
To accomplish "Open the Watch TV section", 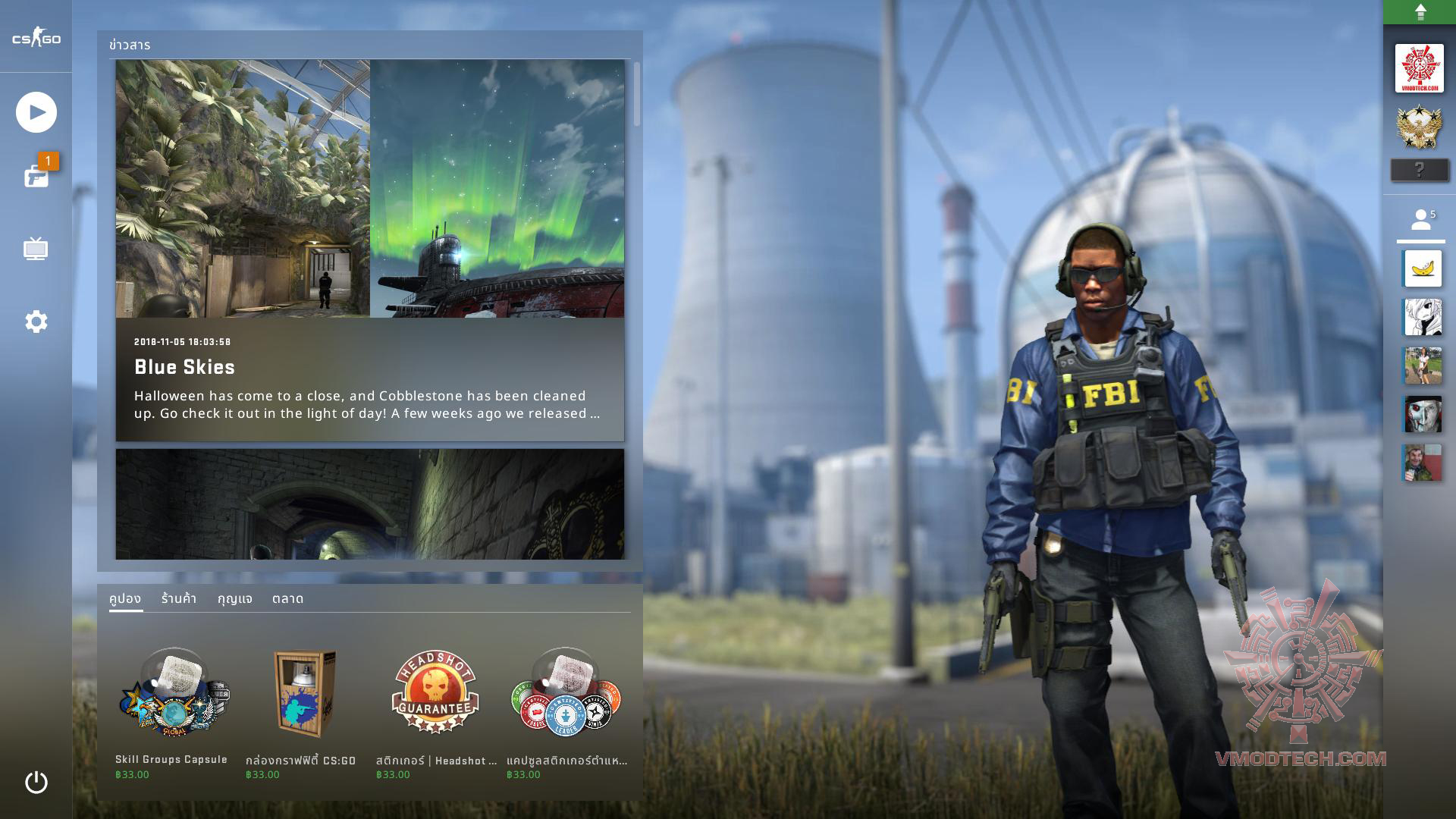I will coord(36,249).
